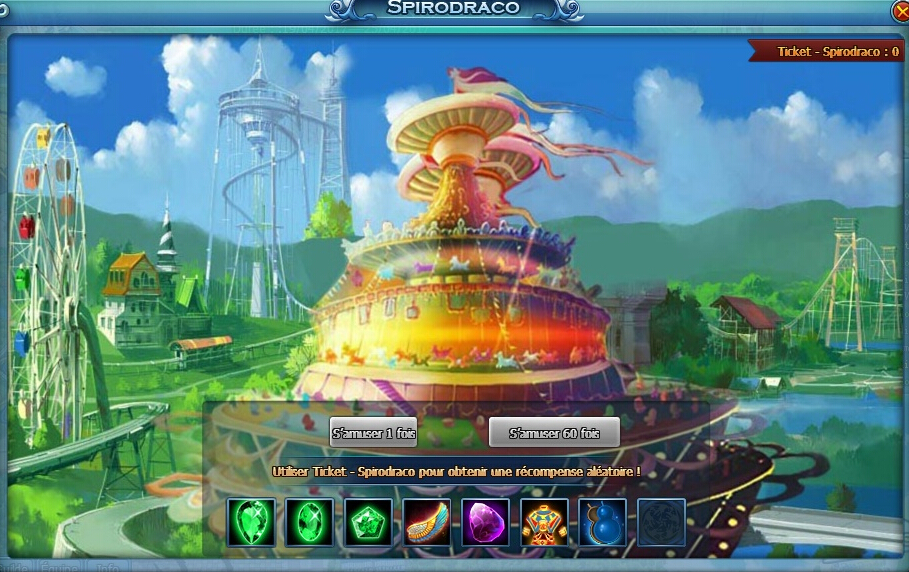This screenshot has width=909, height=572.
Task: Choose S'amuser 60 fois
Action: (x=554, y=432)
